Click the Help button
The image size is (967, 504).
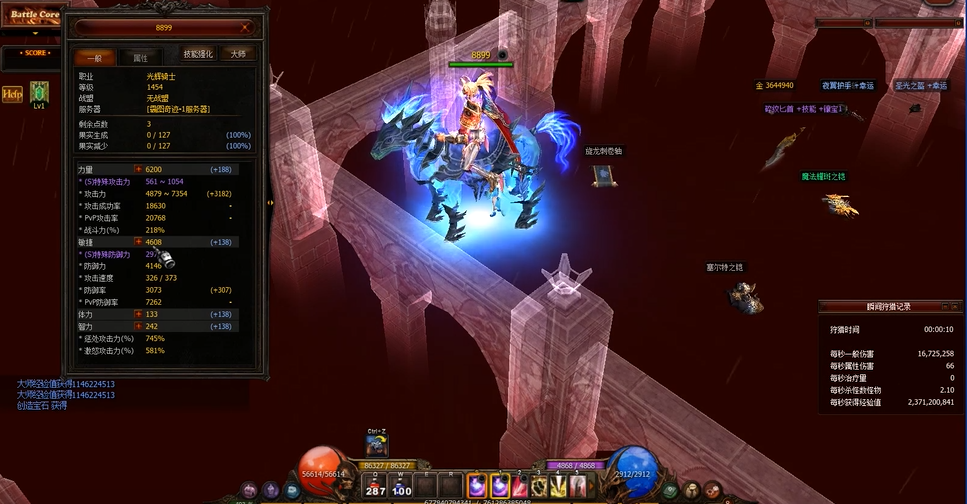(12, 94)
